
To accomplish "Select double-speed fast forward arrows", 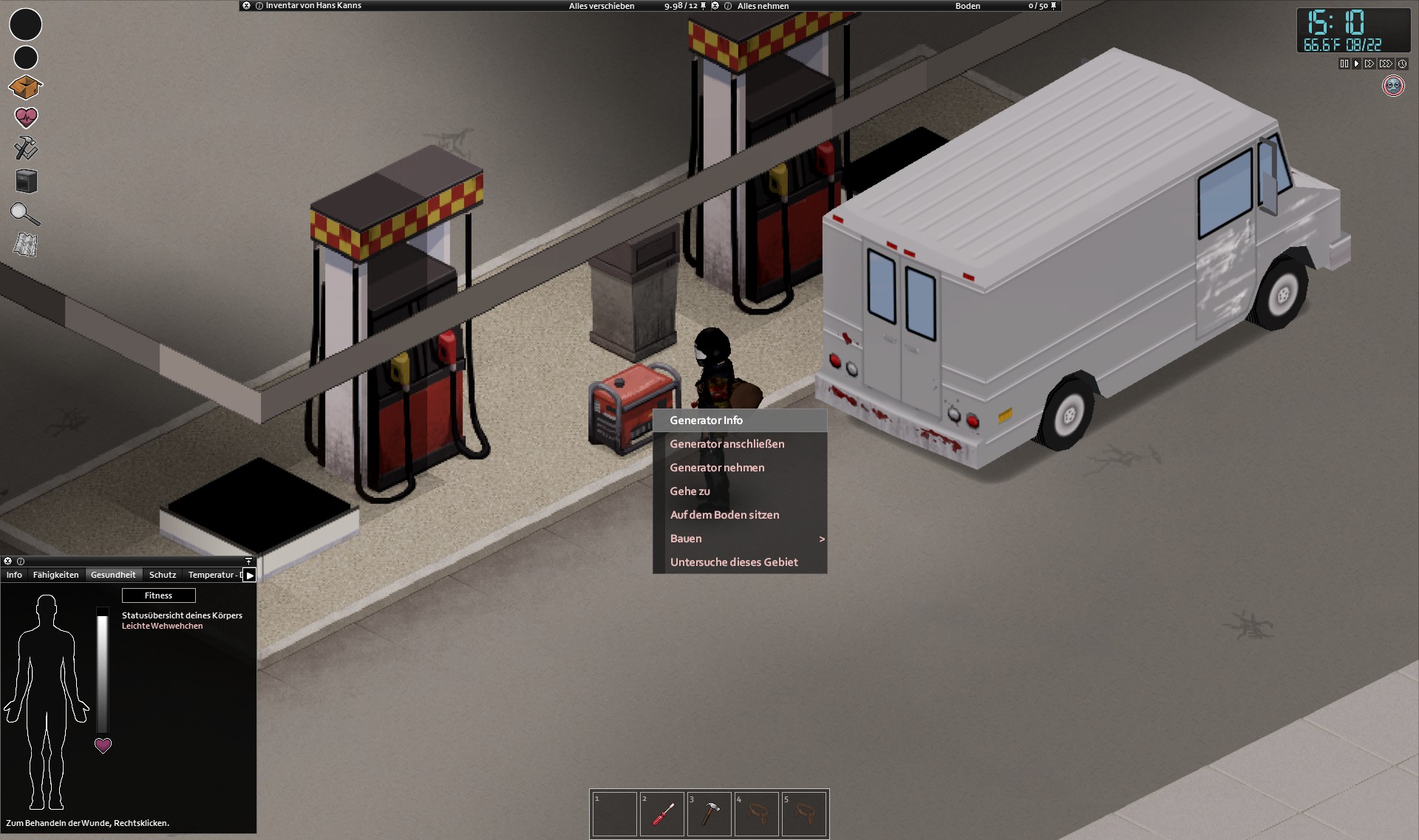I will 1371,64.
